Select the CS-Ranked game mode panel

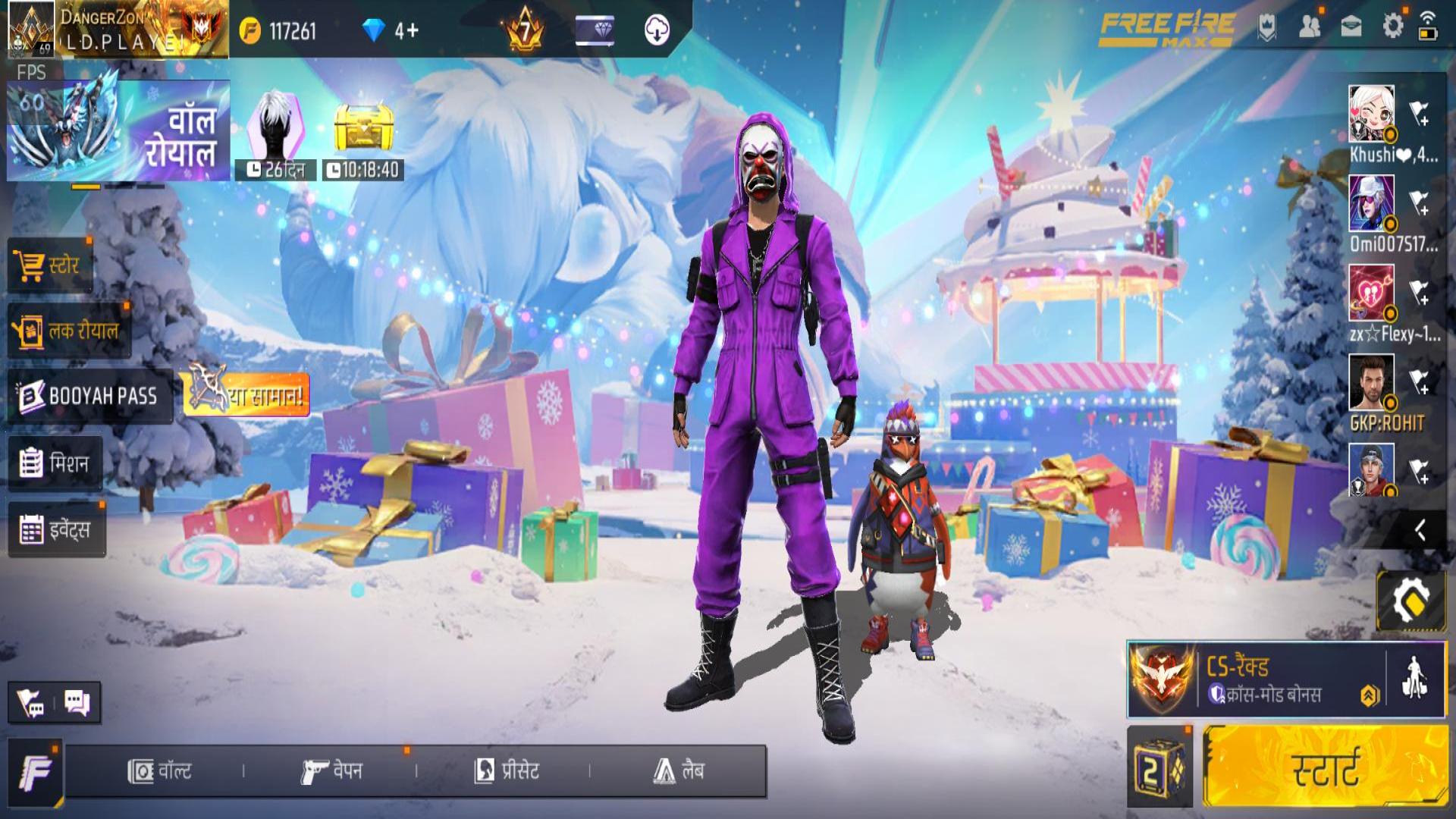[x=1255, y=679]
